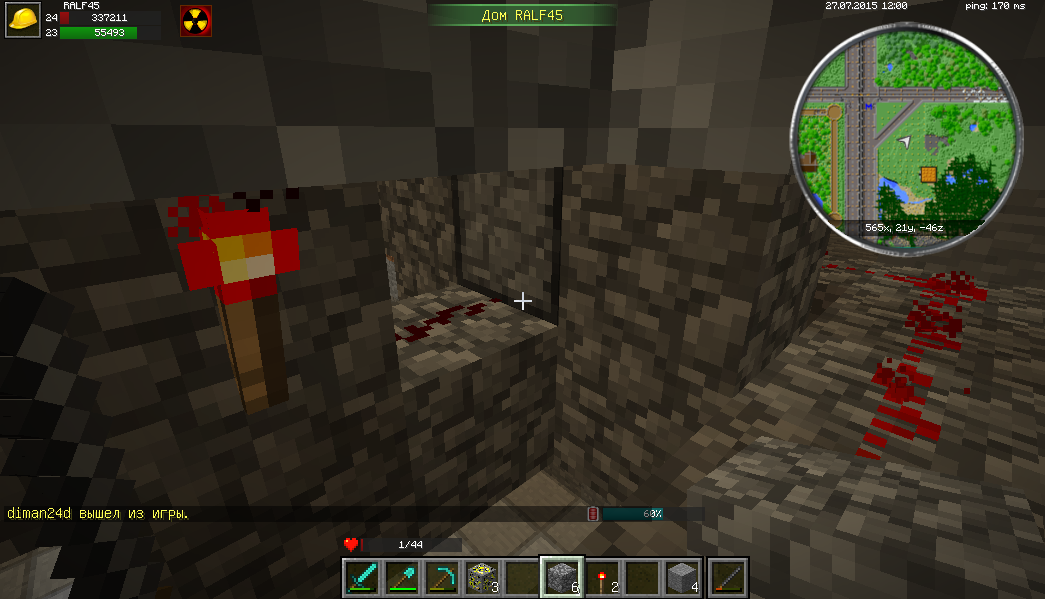Select the redstone torch slot
1045x599 pixels.
tap(601, 577)
